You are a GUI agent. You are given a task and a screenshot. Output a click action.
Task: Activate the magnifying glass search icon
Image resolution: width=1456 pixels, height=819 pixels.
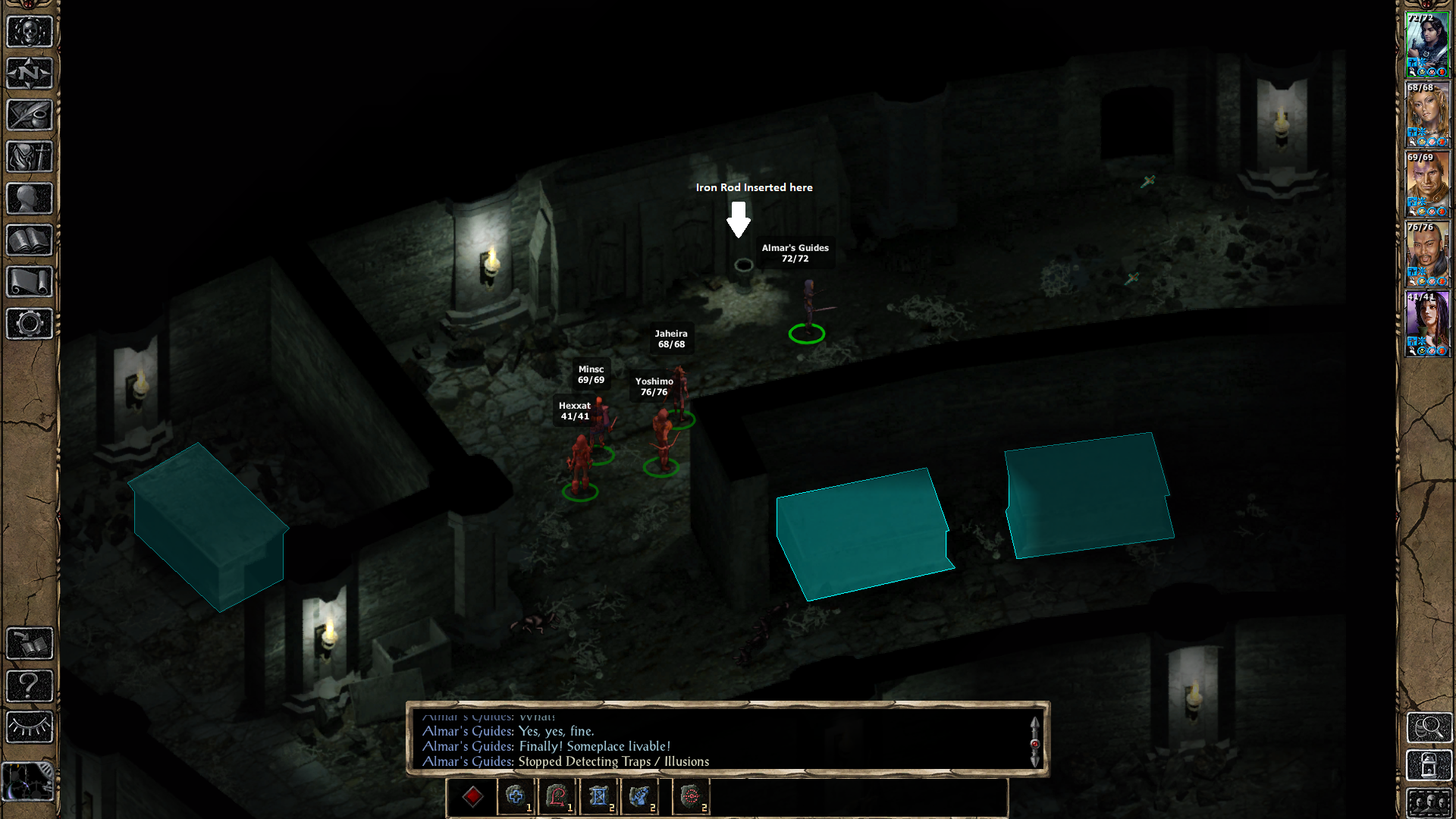[1429, 728]
